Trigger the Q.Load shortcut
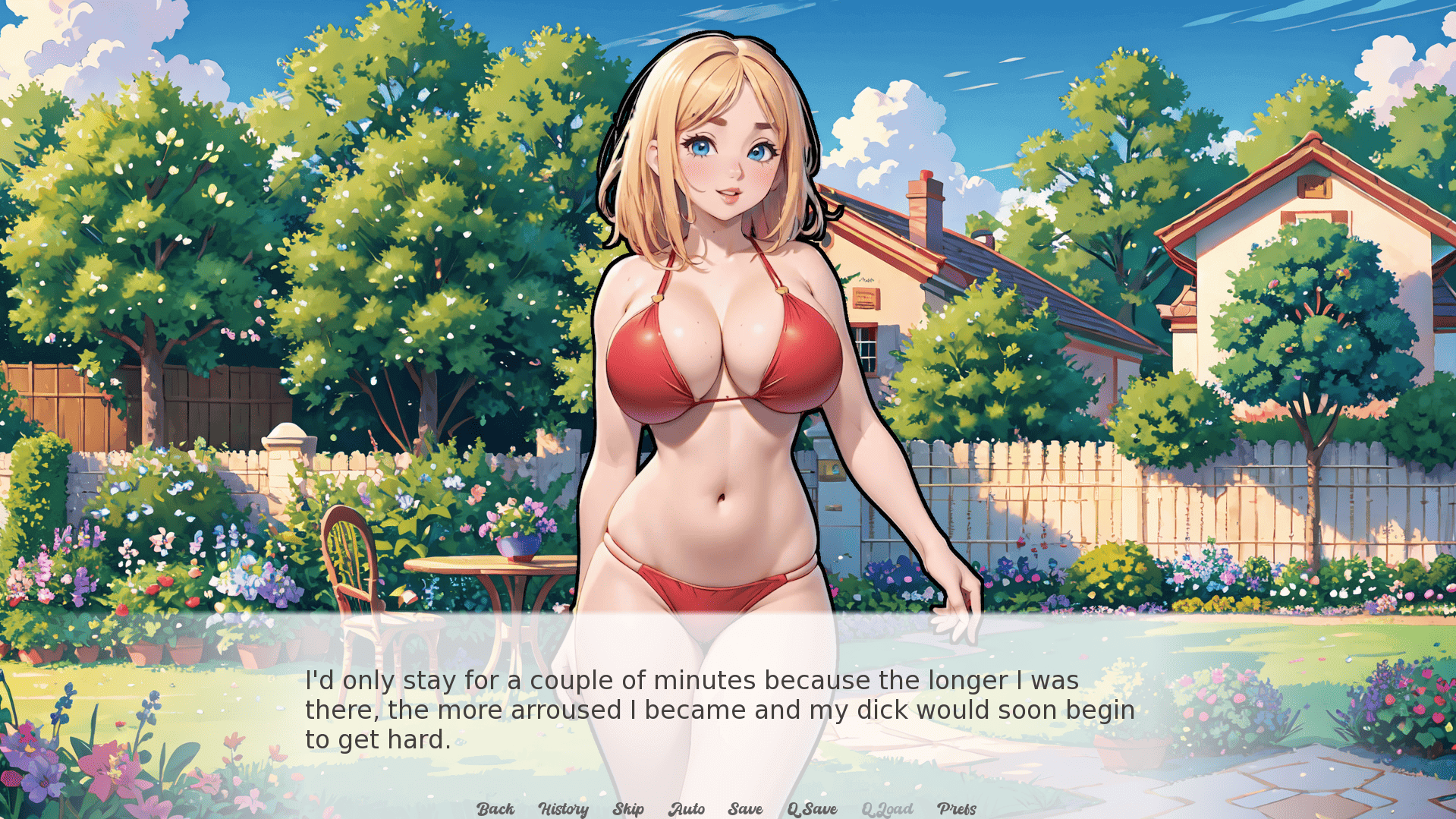 pos(888,808)
